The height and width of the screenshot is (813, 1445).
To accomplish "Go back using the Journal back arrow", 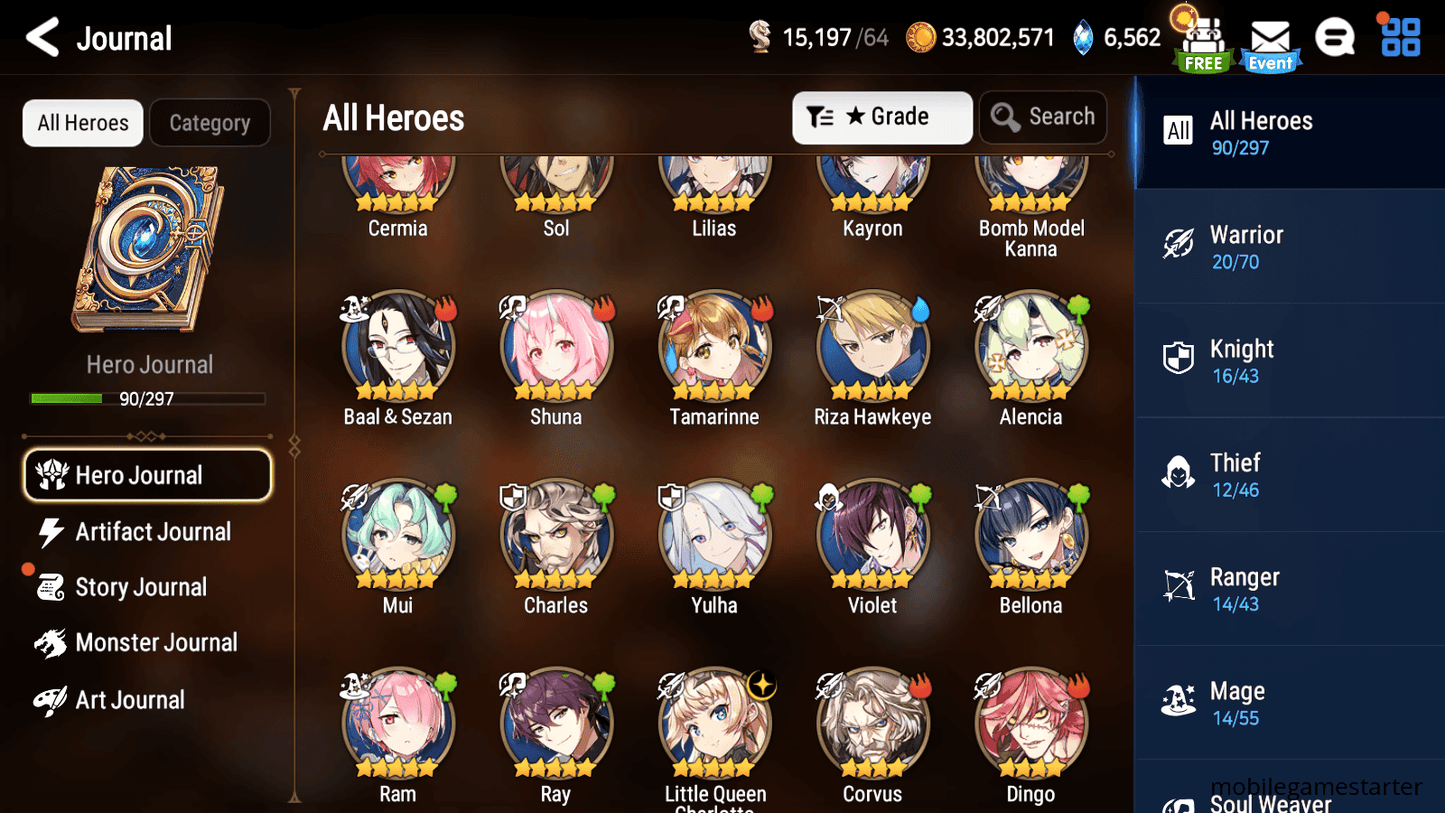I will pos(42,37).
